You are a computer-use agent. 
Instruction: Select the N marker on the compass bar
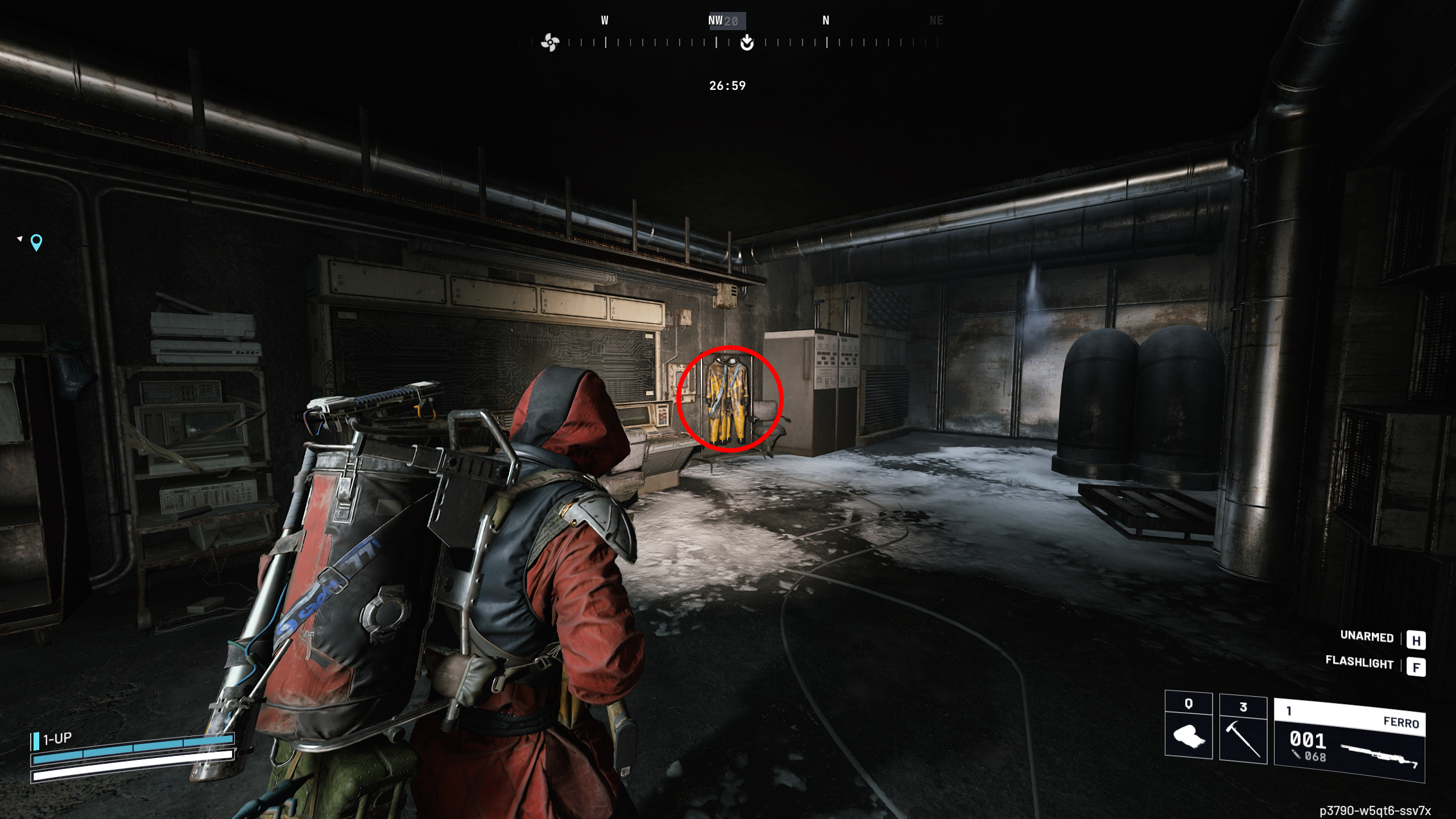coord(825,20)
